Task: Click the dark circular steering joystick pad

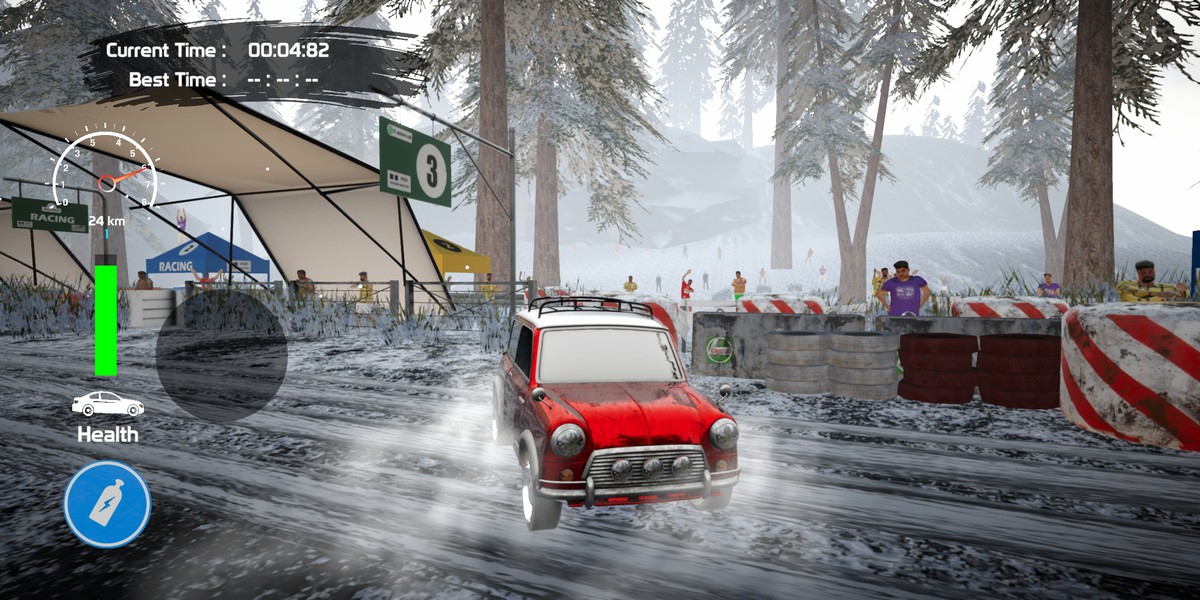Action: (x=221, y=355)
